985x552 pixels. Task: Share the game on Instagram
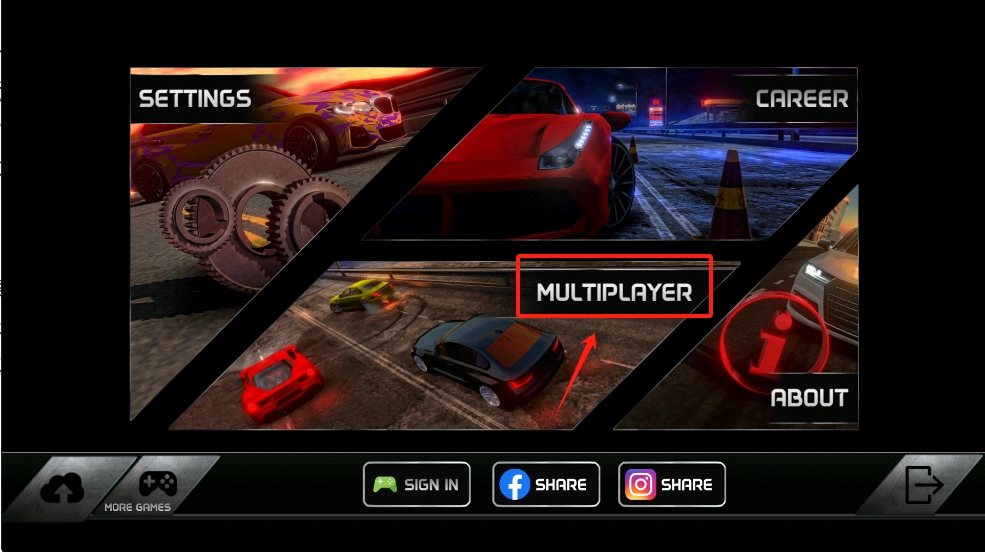(x=671, y=485)
